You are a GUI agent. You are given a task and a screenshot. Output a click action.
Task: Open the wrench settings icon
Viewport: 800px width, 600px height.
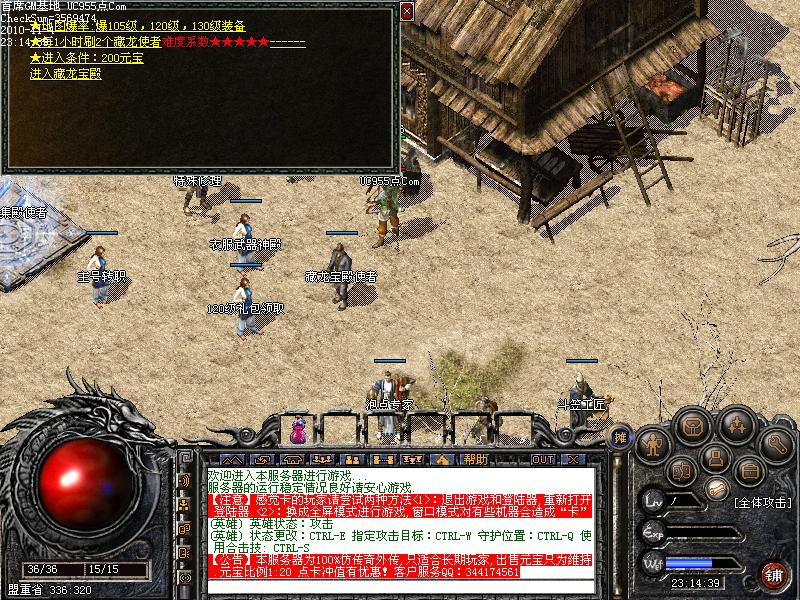(x=775, y=443)
